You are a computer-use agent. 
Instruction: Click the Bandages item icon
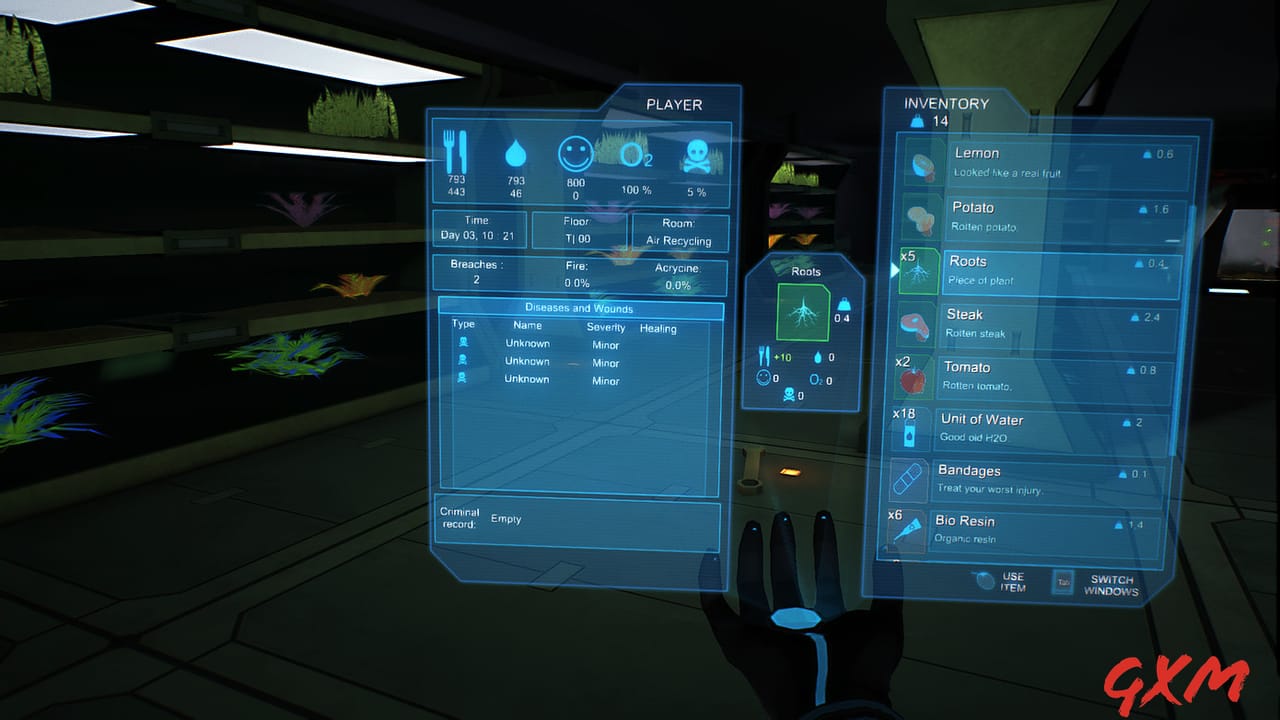906,480
